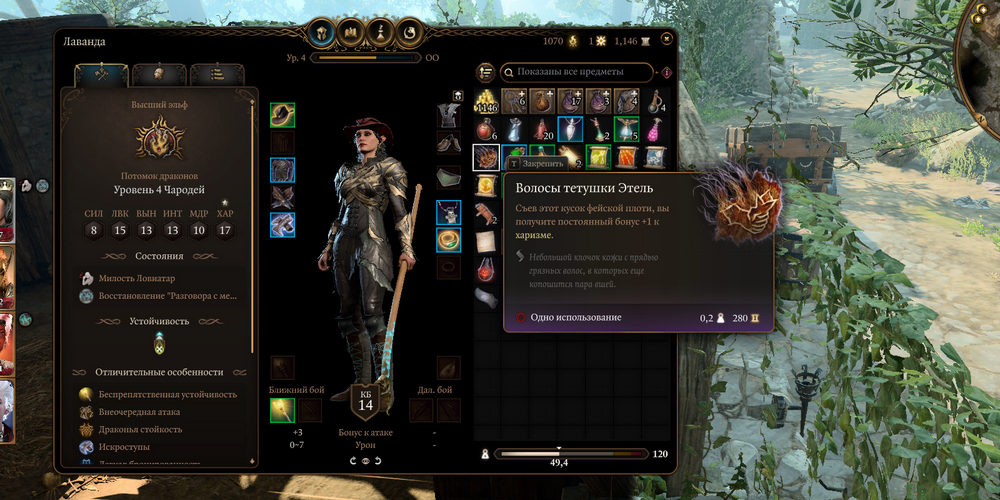This screenshot has width=1000, height=500.
Task: Click the item search field
Action: (x=575, y=72)
